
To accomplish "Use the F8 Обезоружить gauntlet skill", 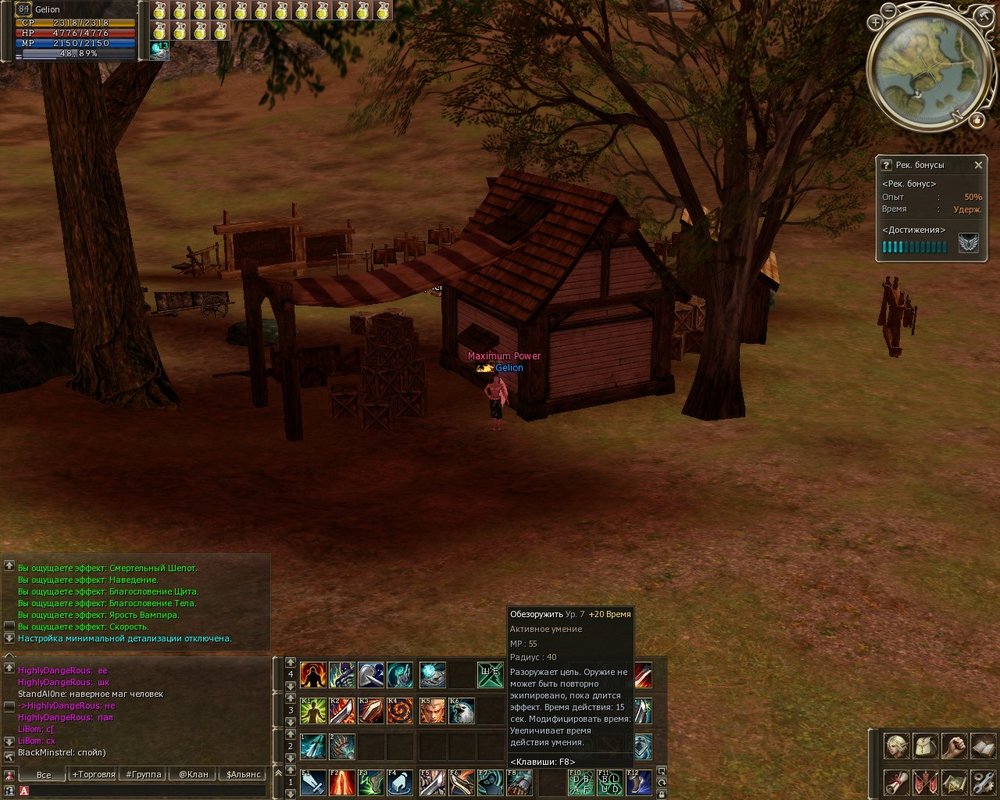I will 519,782.
